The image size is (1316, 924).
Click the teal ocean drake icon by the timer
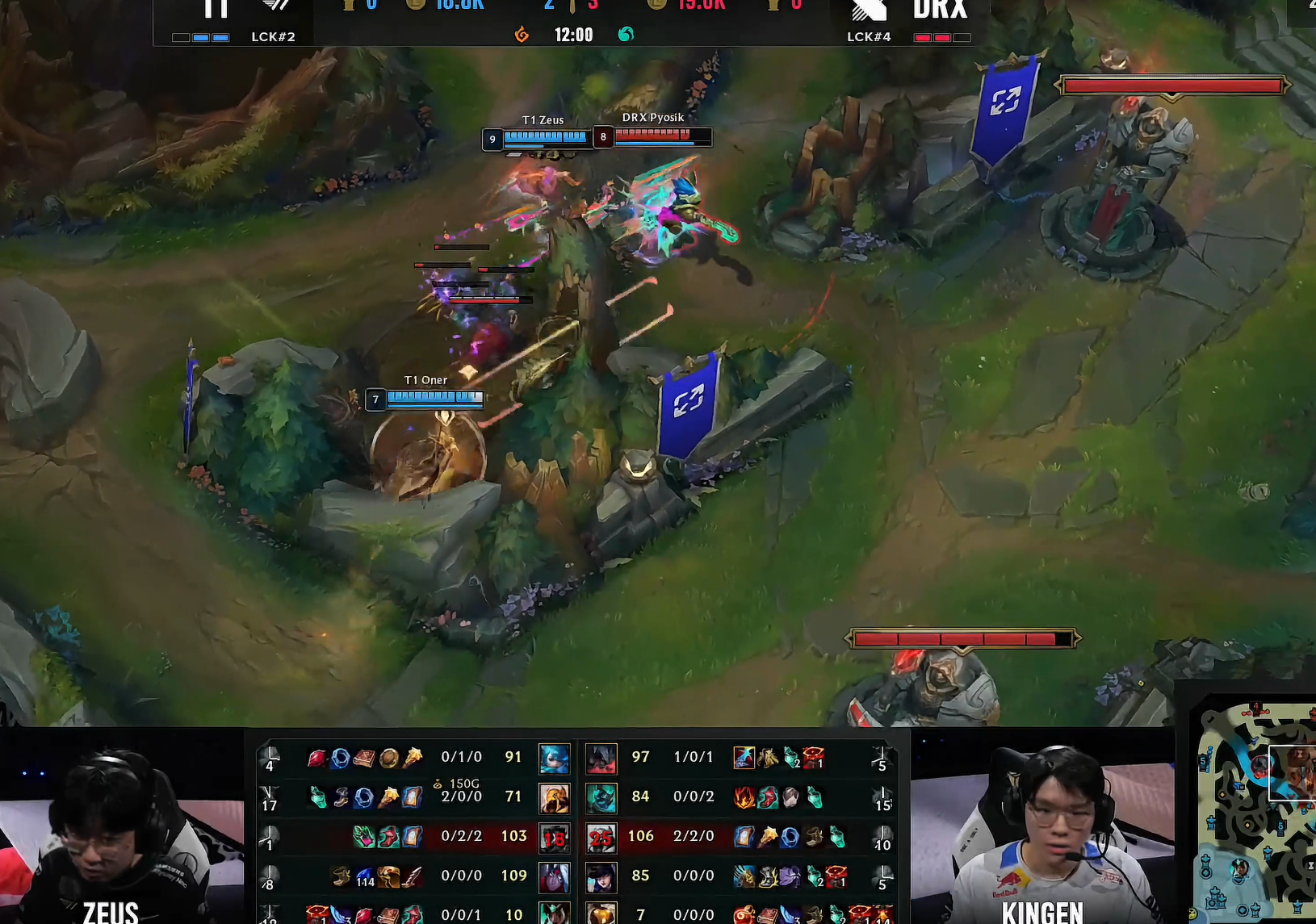(626, 35)
